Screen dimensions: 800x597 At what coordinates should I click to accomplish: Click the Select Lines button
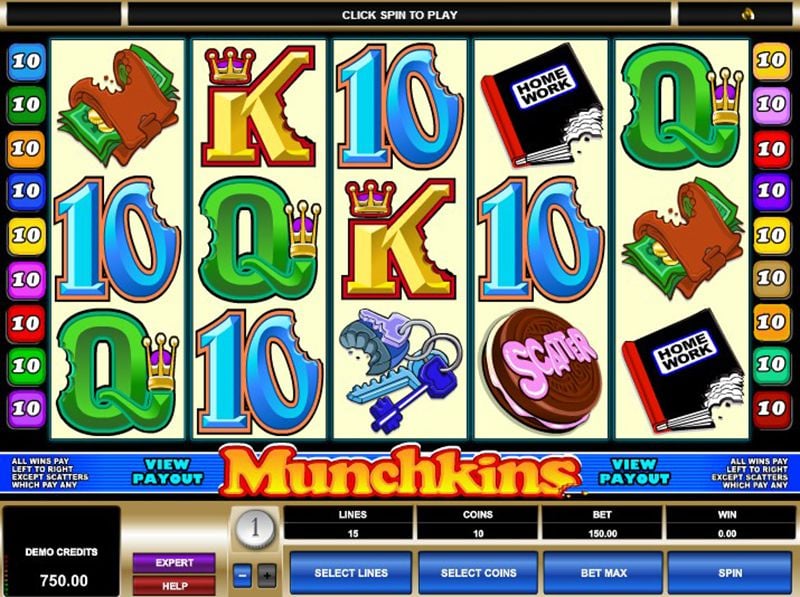[349, 573]
